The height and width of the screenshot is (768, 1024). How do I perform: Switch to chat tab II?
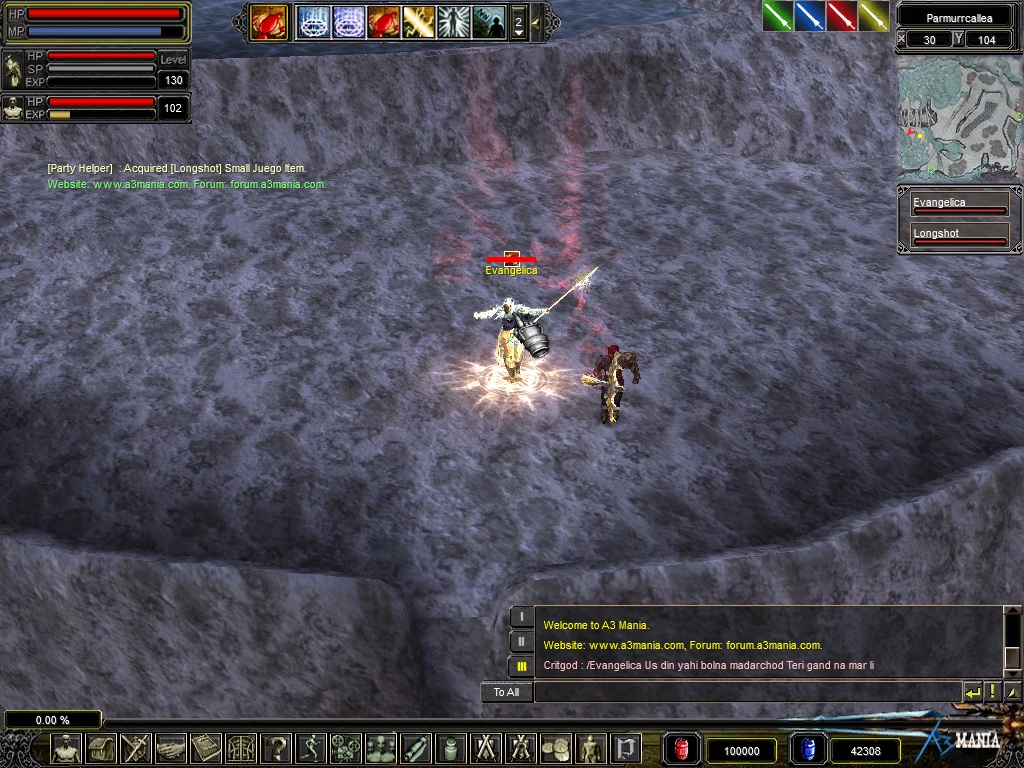pyautogui.click(x=522, y=641)
